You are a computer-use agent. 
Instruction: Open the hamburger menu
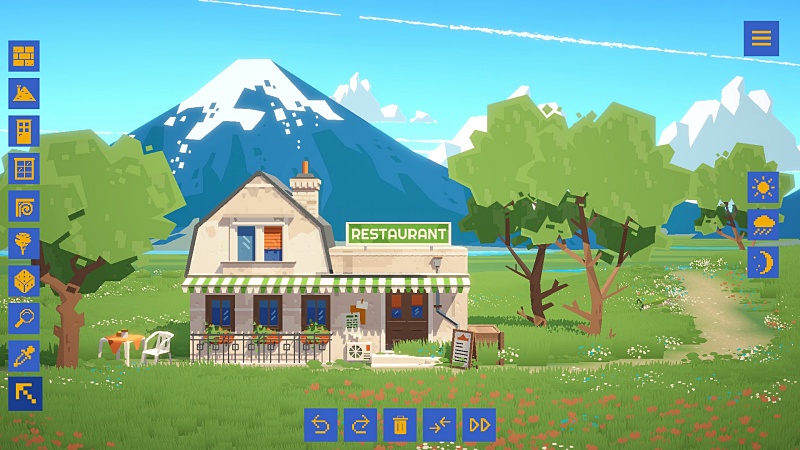click(761, 38)
